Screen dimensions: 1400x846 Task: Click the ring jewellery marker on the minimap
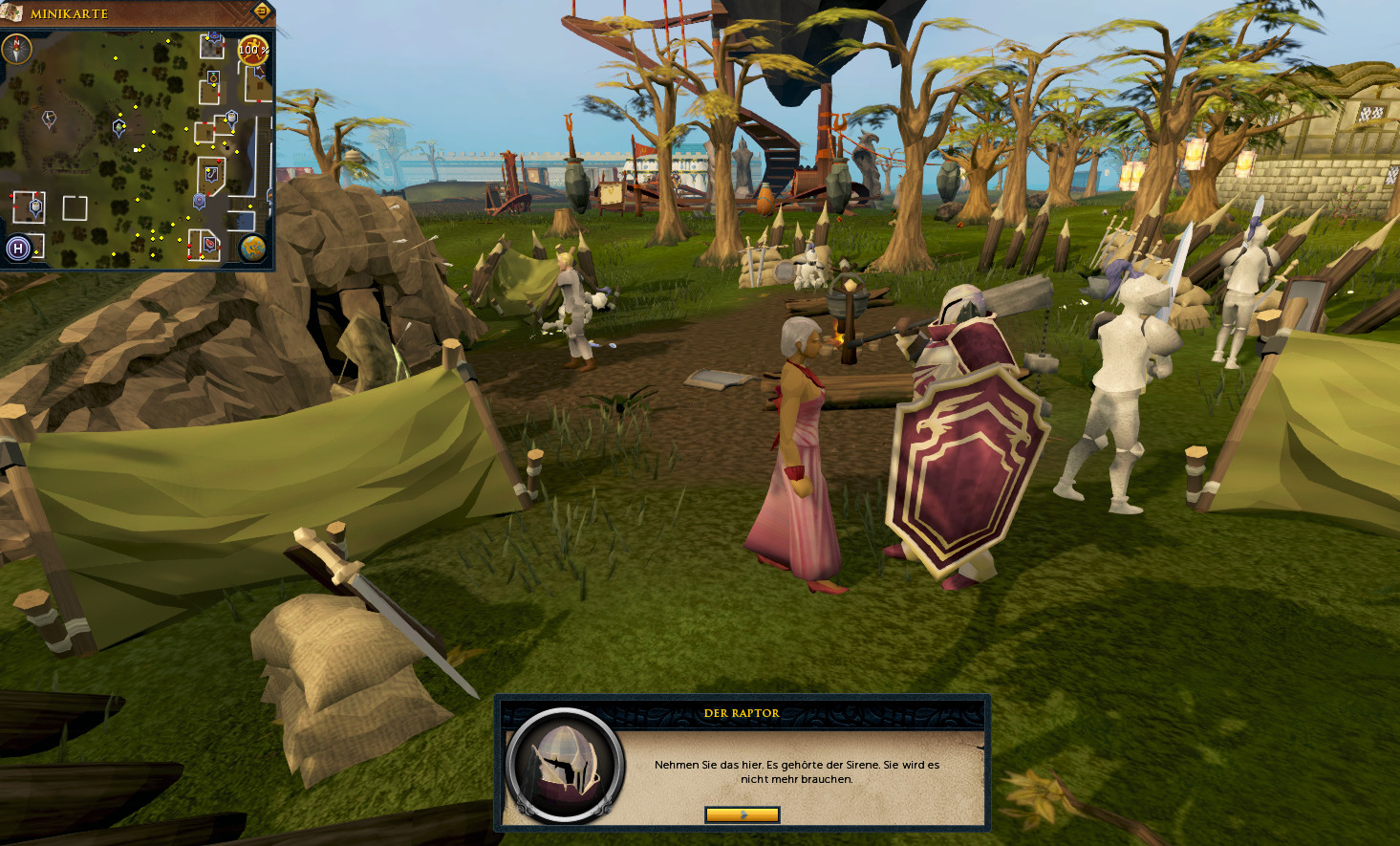(x=213, y=77)
